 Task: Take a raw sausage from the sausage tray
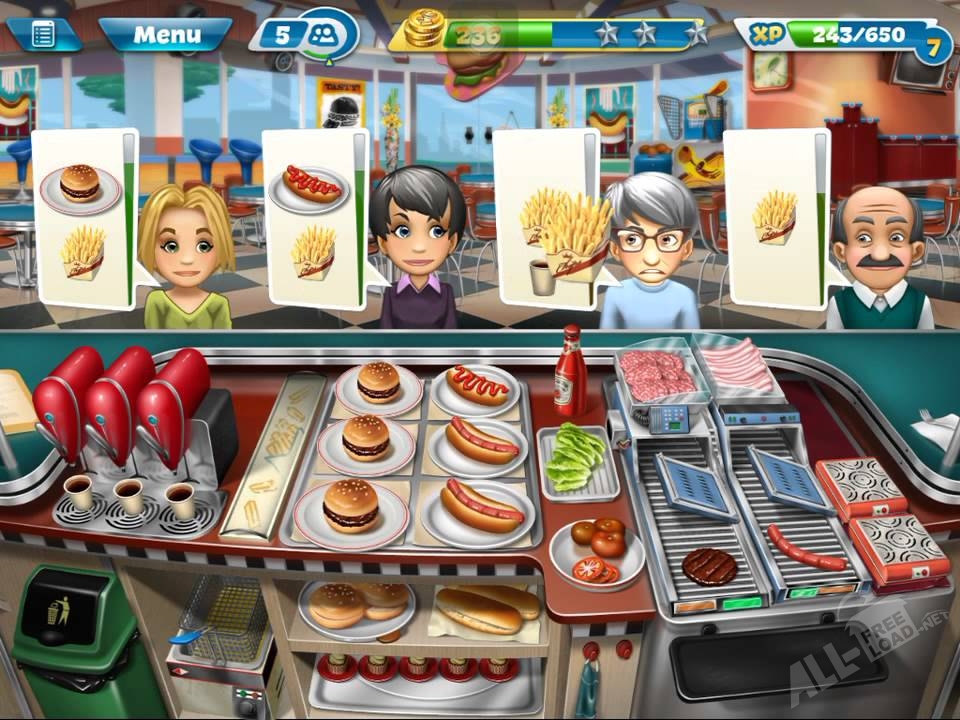point(738,366)
